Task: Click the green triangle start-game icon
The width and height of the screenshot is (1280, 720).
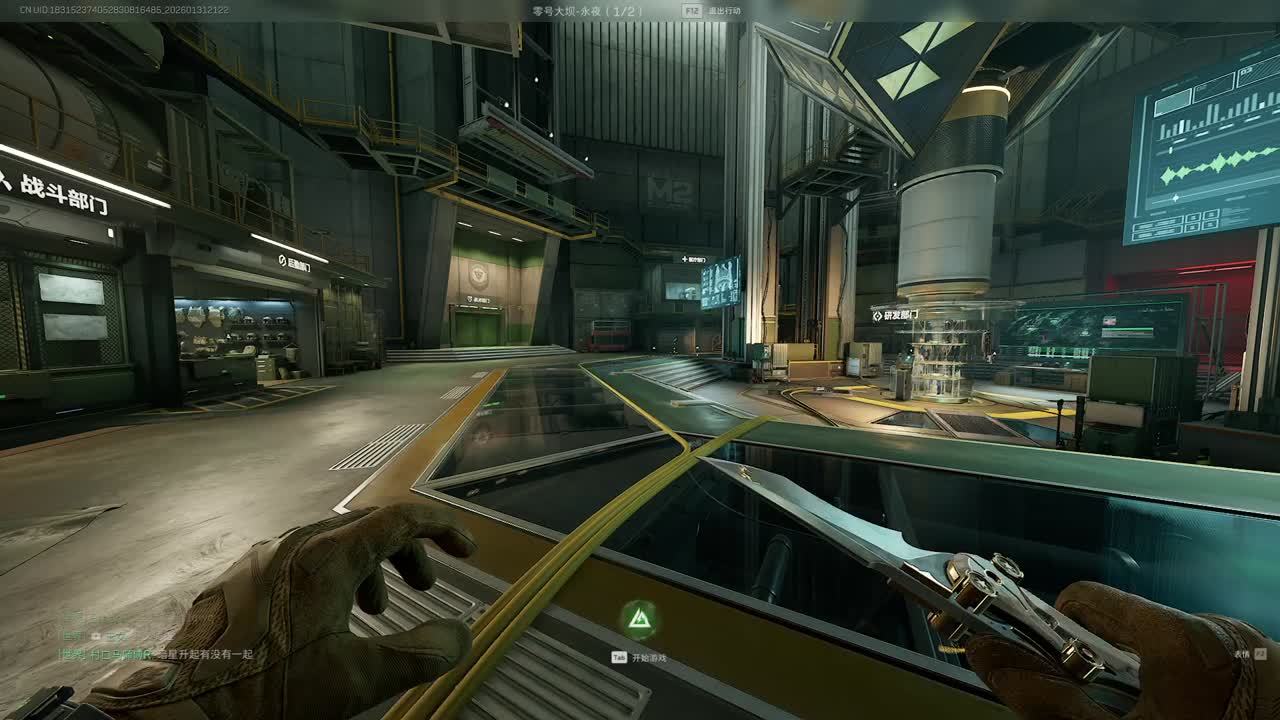Action: (x=637, y=621)
